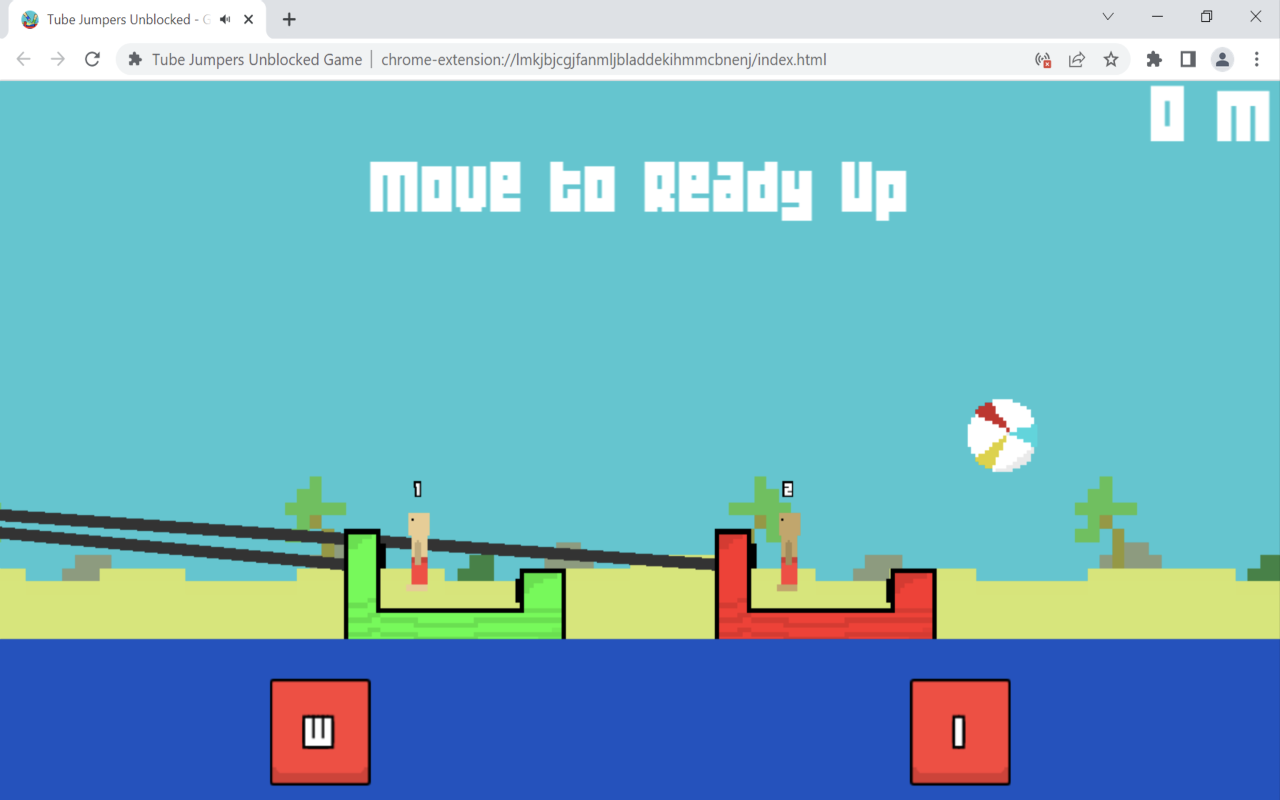This screenshot has height=800, width=1280.
Task: Open the share icon in the toolbar
Action: [x=1076, y=59]
